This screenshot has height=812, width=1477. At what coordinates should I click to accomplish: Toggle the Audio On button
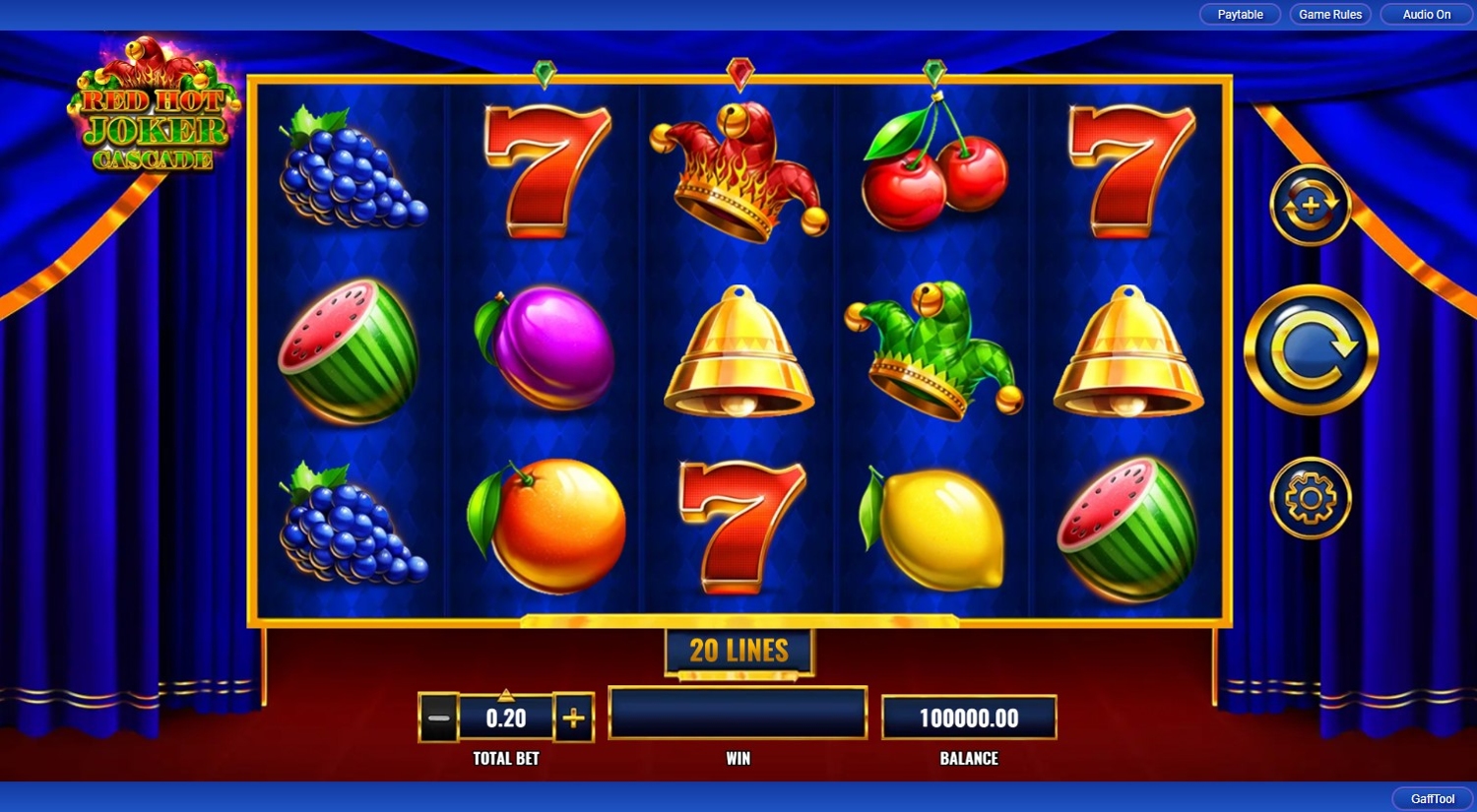point(1426,15)
